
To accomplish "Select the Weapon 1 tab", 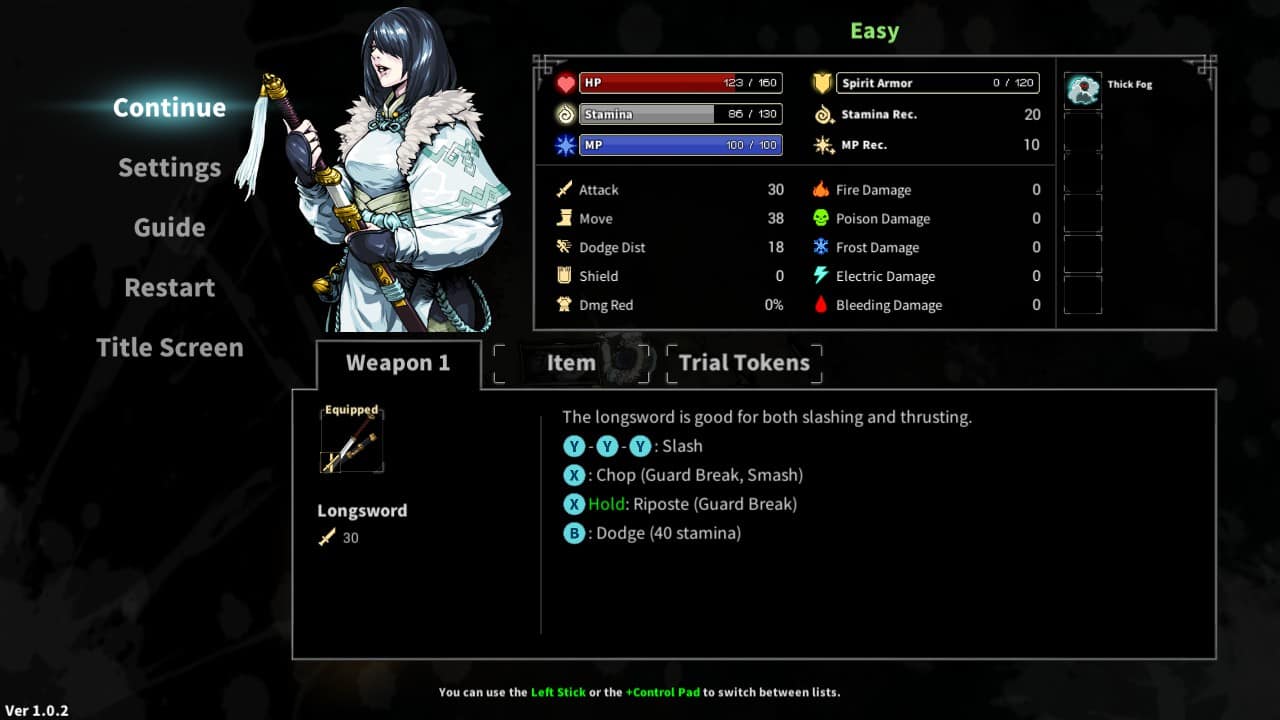I will [399, 362].
